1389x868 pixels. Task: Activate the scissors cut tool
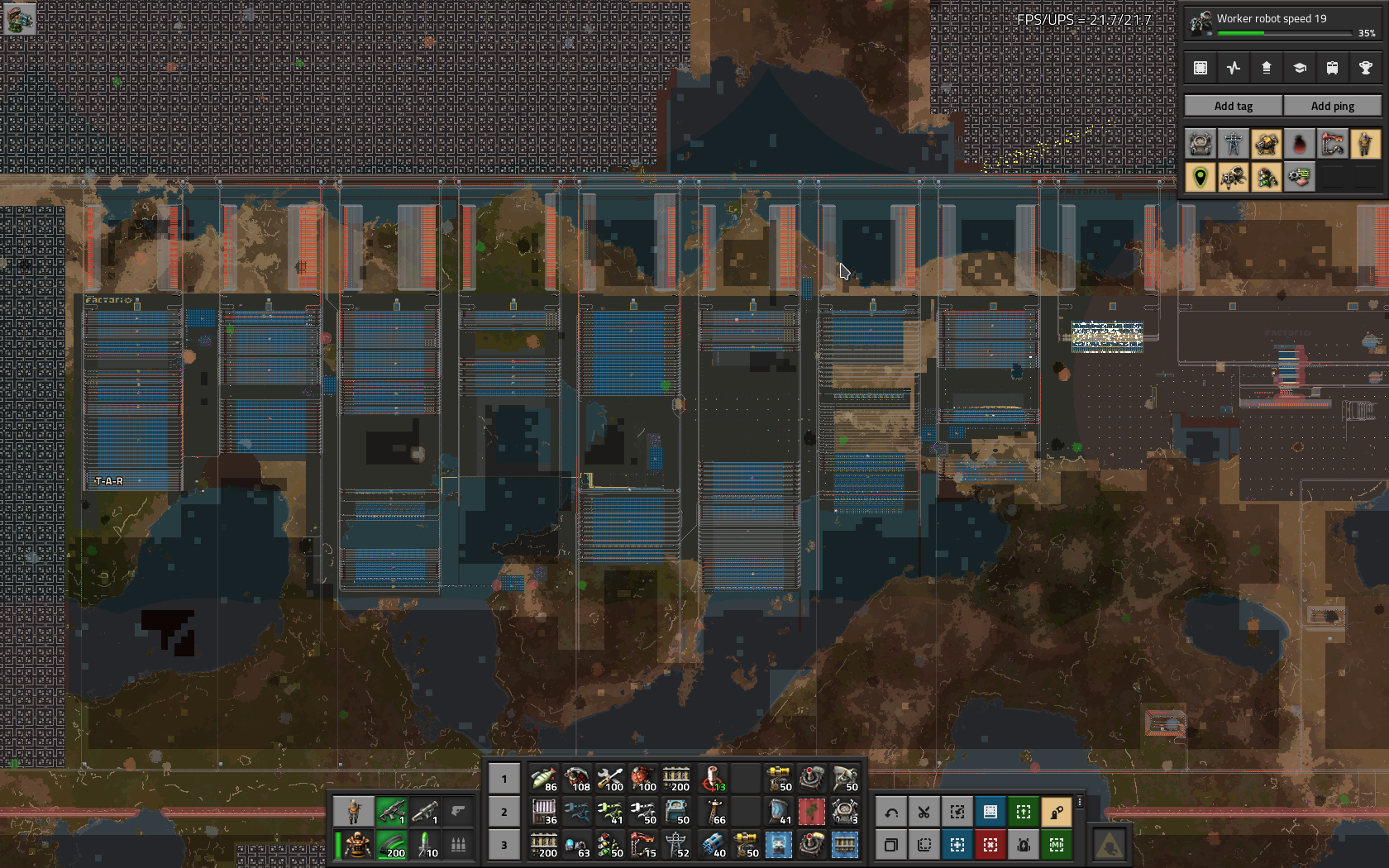pyautogui.click(x=924, y=812)
